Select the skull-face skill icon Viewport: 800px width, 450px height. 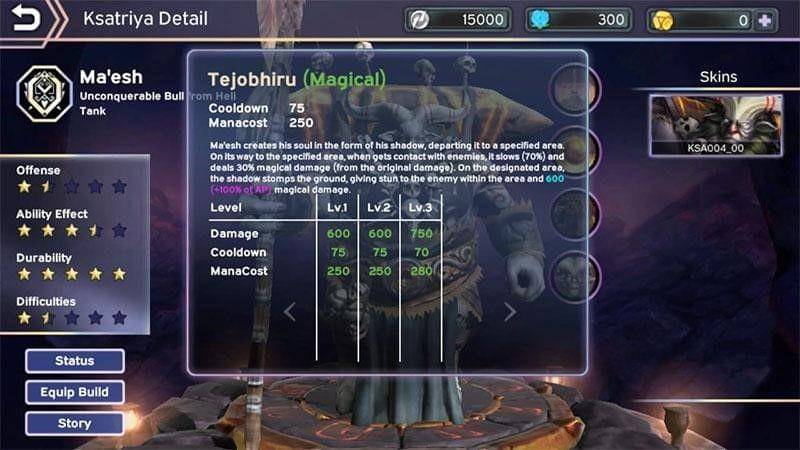(x=574, y=276)
